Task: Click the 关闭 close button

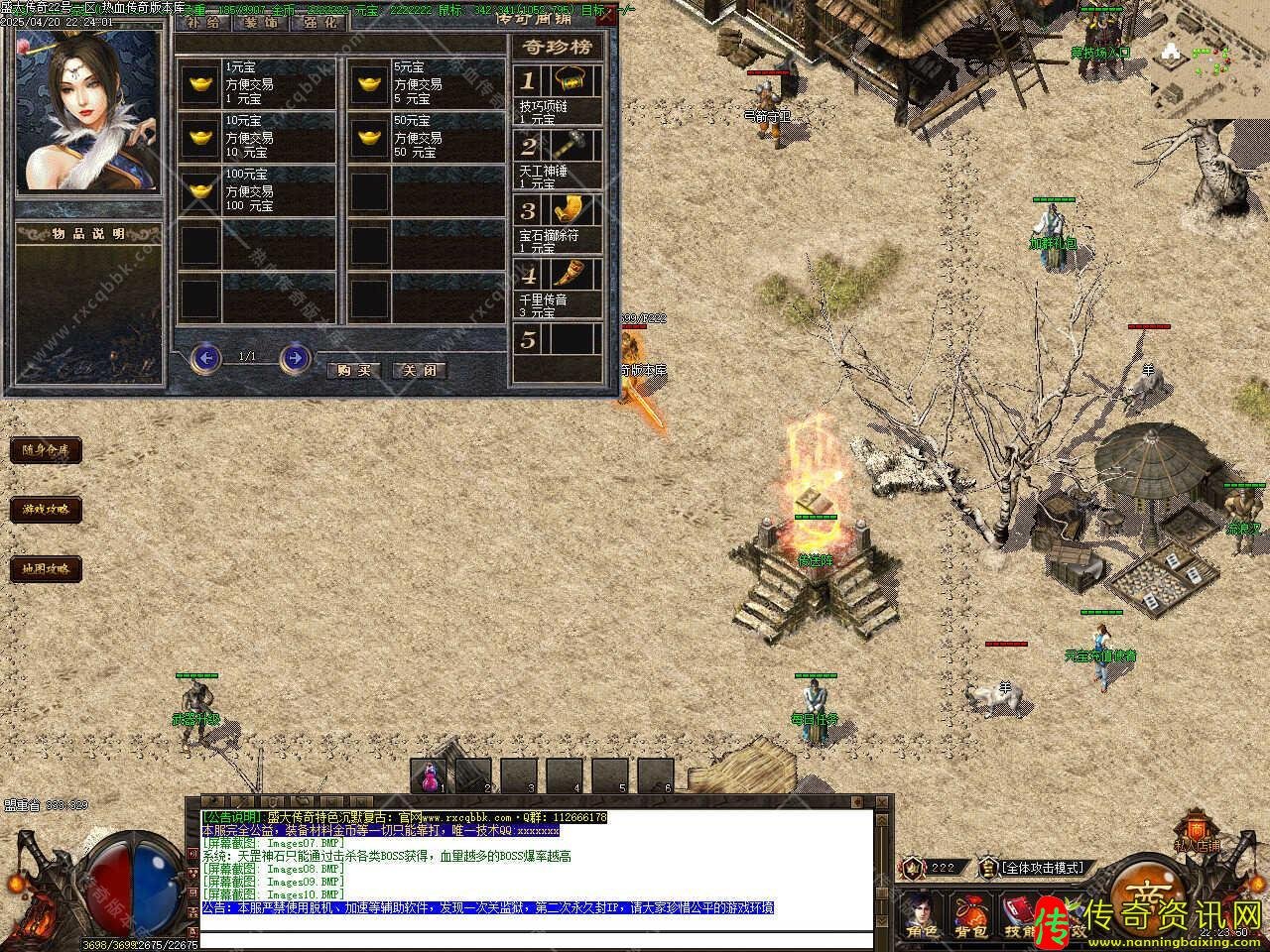Action: (420, 370)
